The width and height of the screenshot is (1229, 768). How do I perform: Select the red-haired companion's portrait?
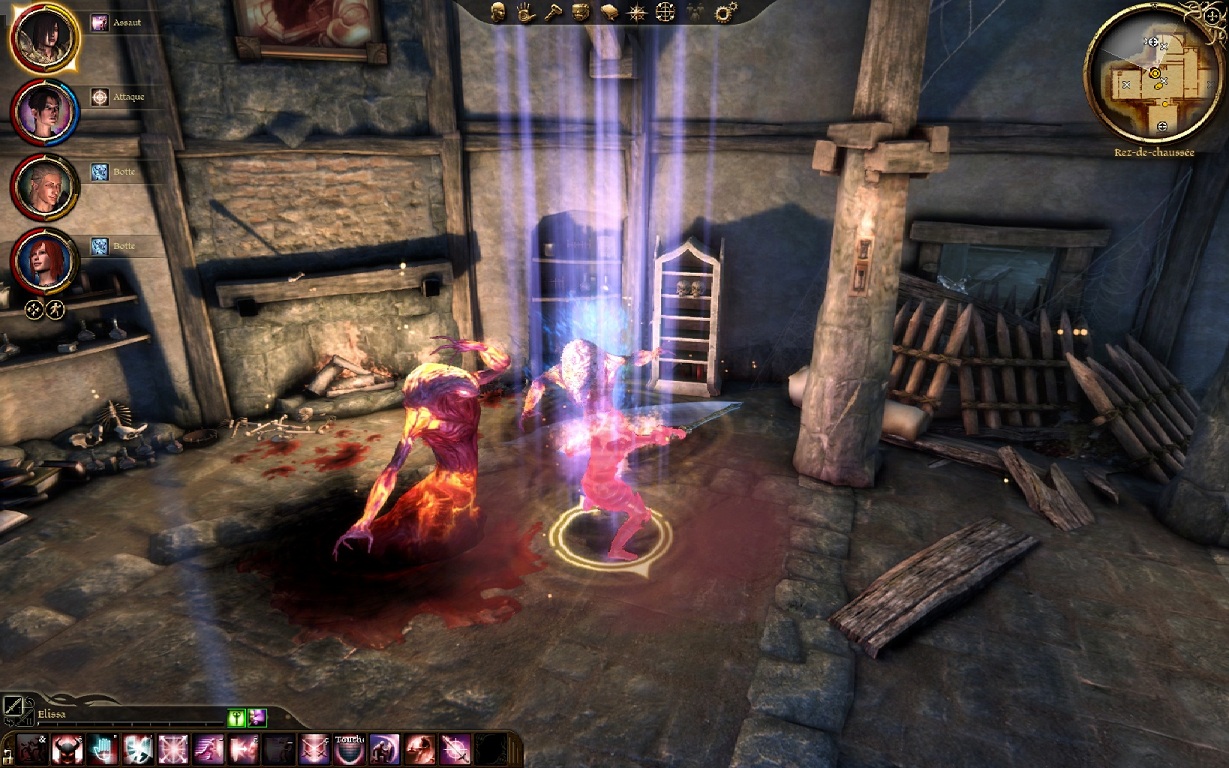[x=44, y=260]
